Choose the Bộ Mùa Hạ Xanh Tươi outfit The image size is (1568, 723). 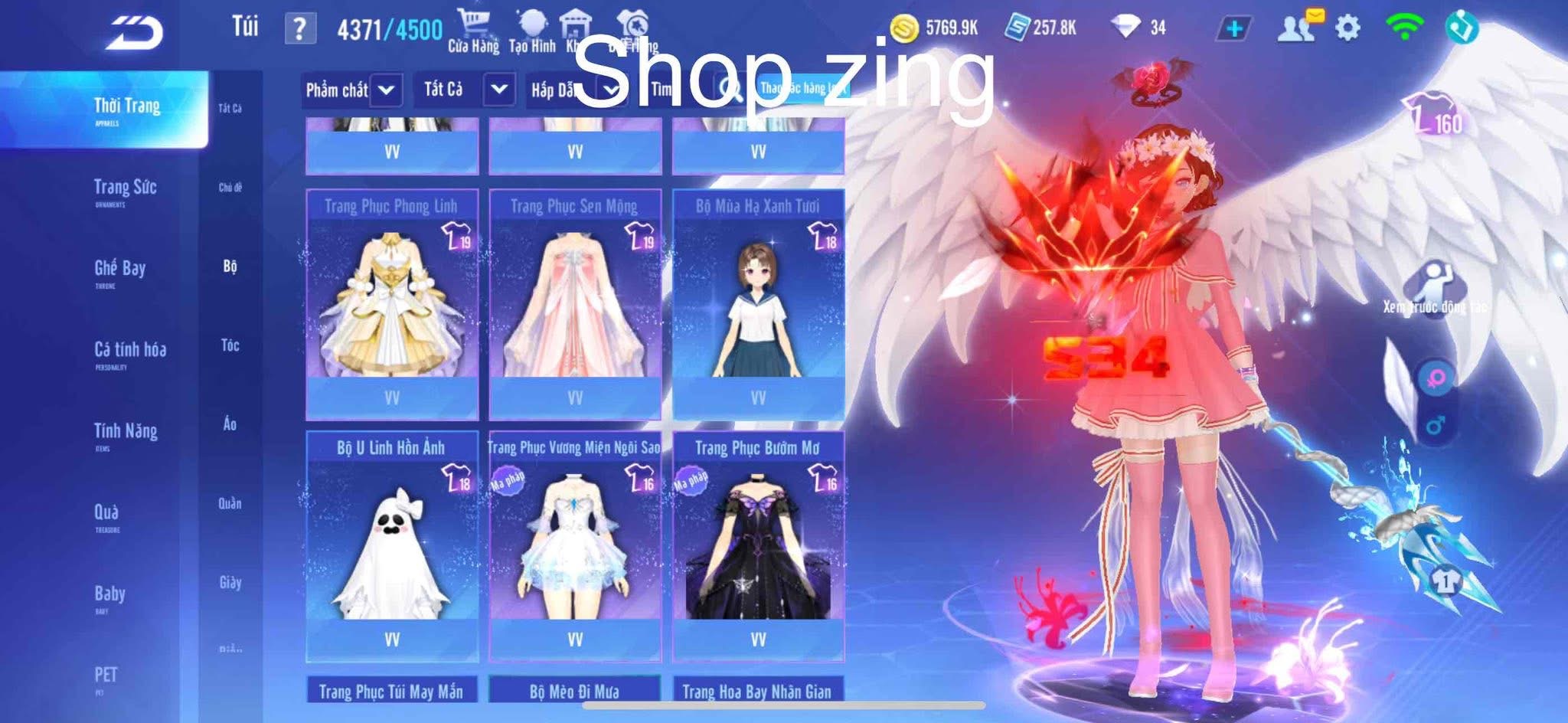point(758,303)
